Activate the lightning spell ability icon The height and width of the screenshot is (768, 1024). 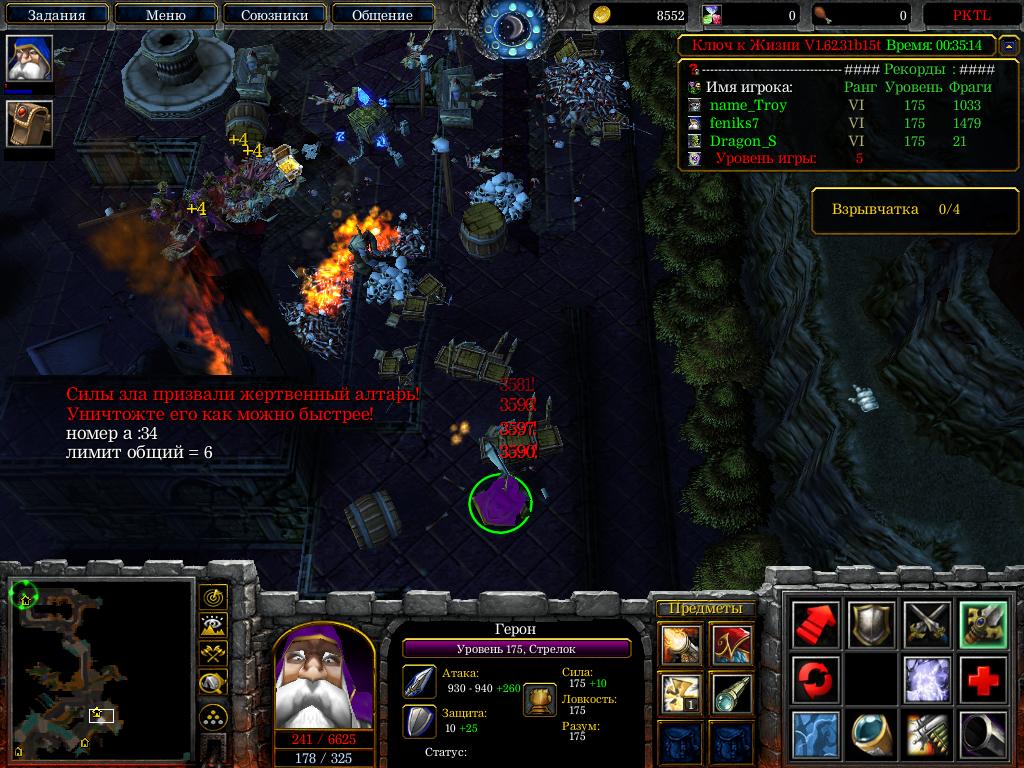(x=927, y=680)
